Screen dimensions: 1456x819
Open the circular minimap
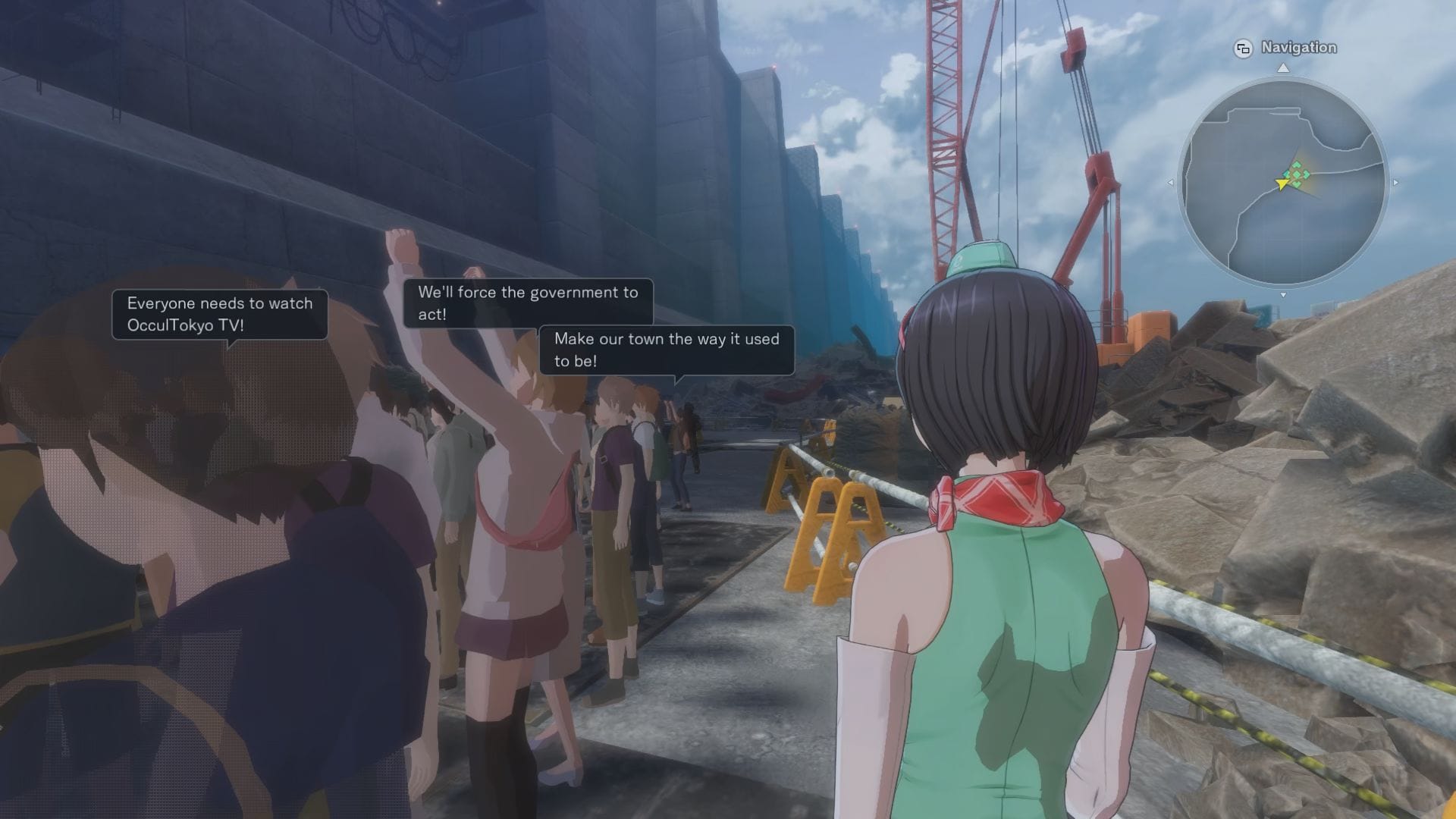point(1282,182)
